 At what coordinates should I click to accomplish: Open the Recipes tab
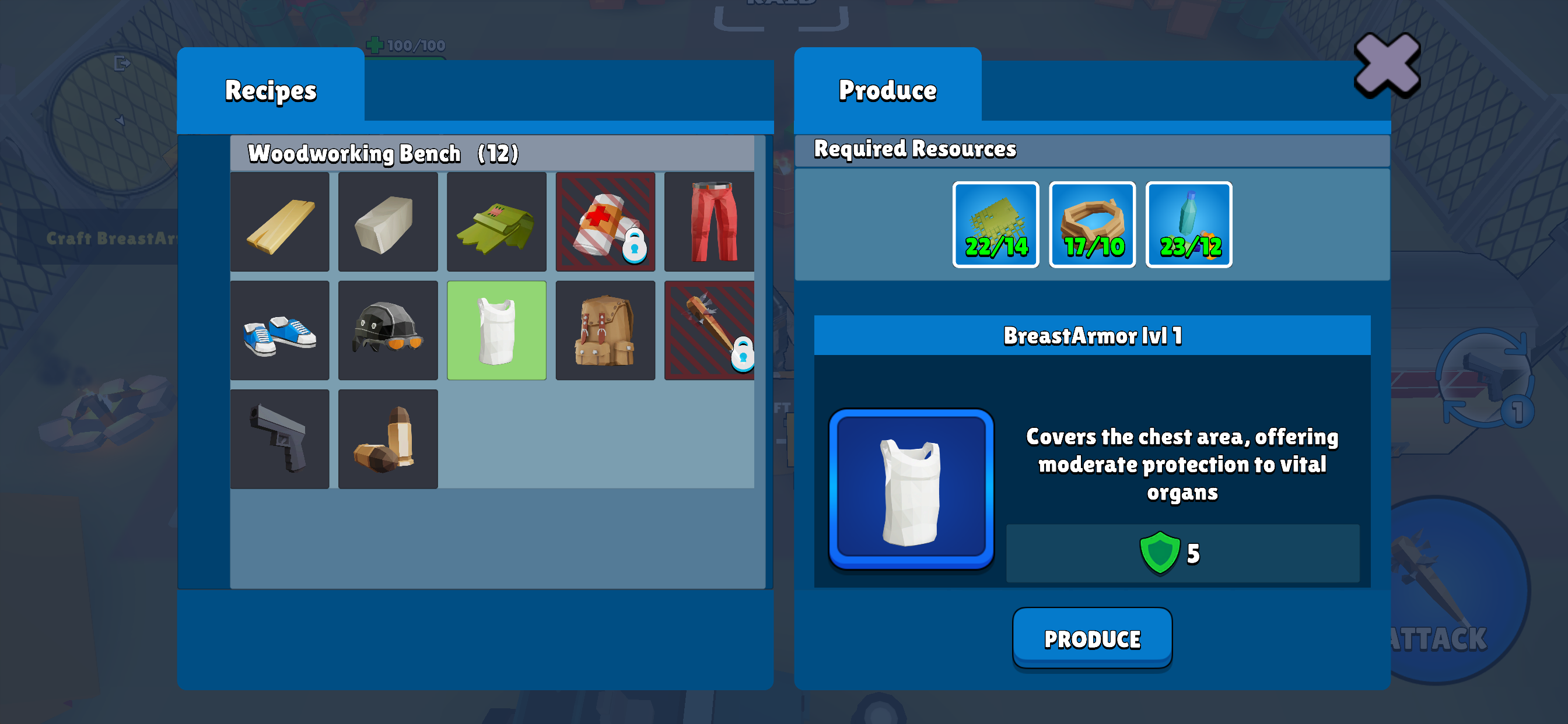click(x=270, y=90)
